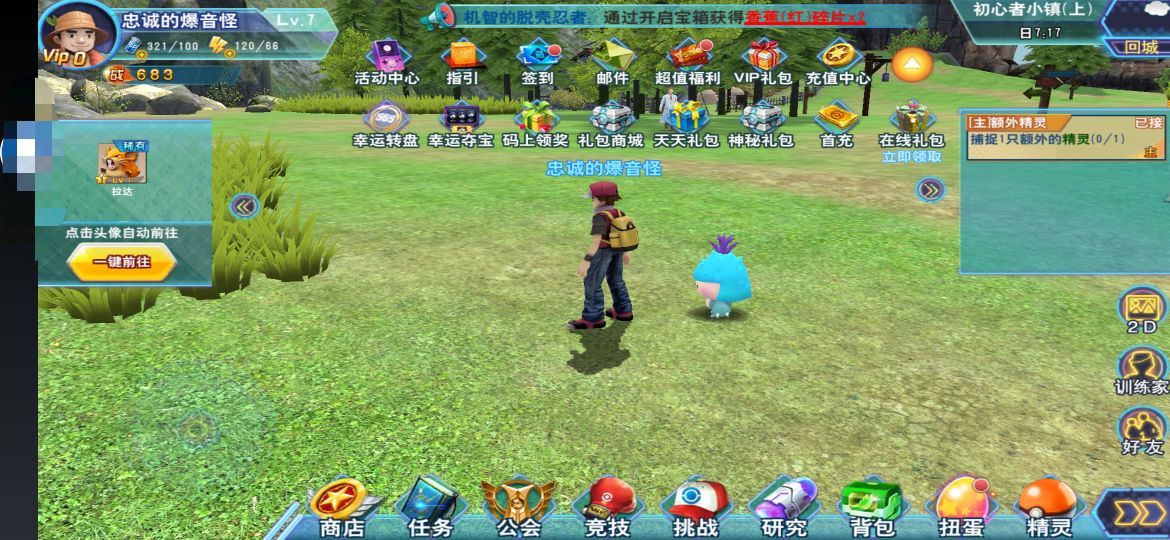The width and height of the screenshot is (1170, 540).
Task: Open the VIP礼包 gift pack
Action: (x=762, y=61)
